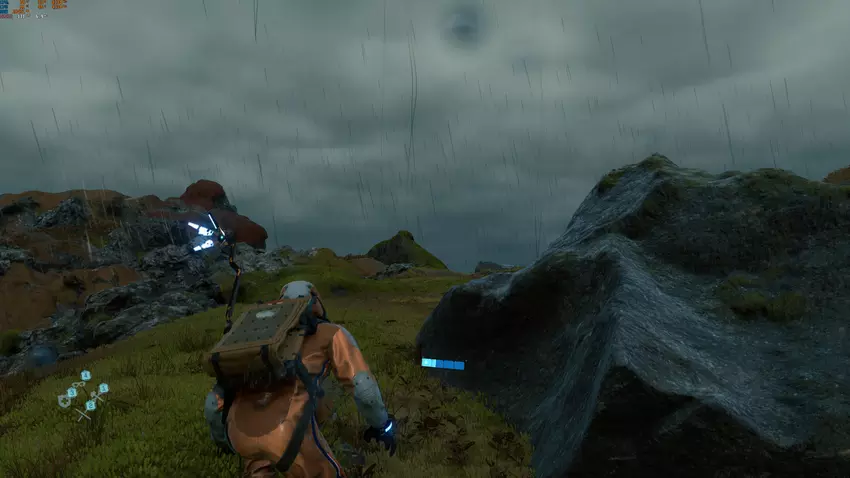The image size is (850, 478).
Task: Select the shield-with-cross equipment icon
Action: [64, 401]
